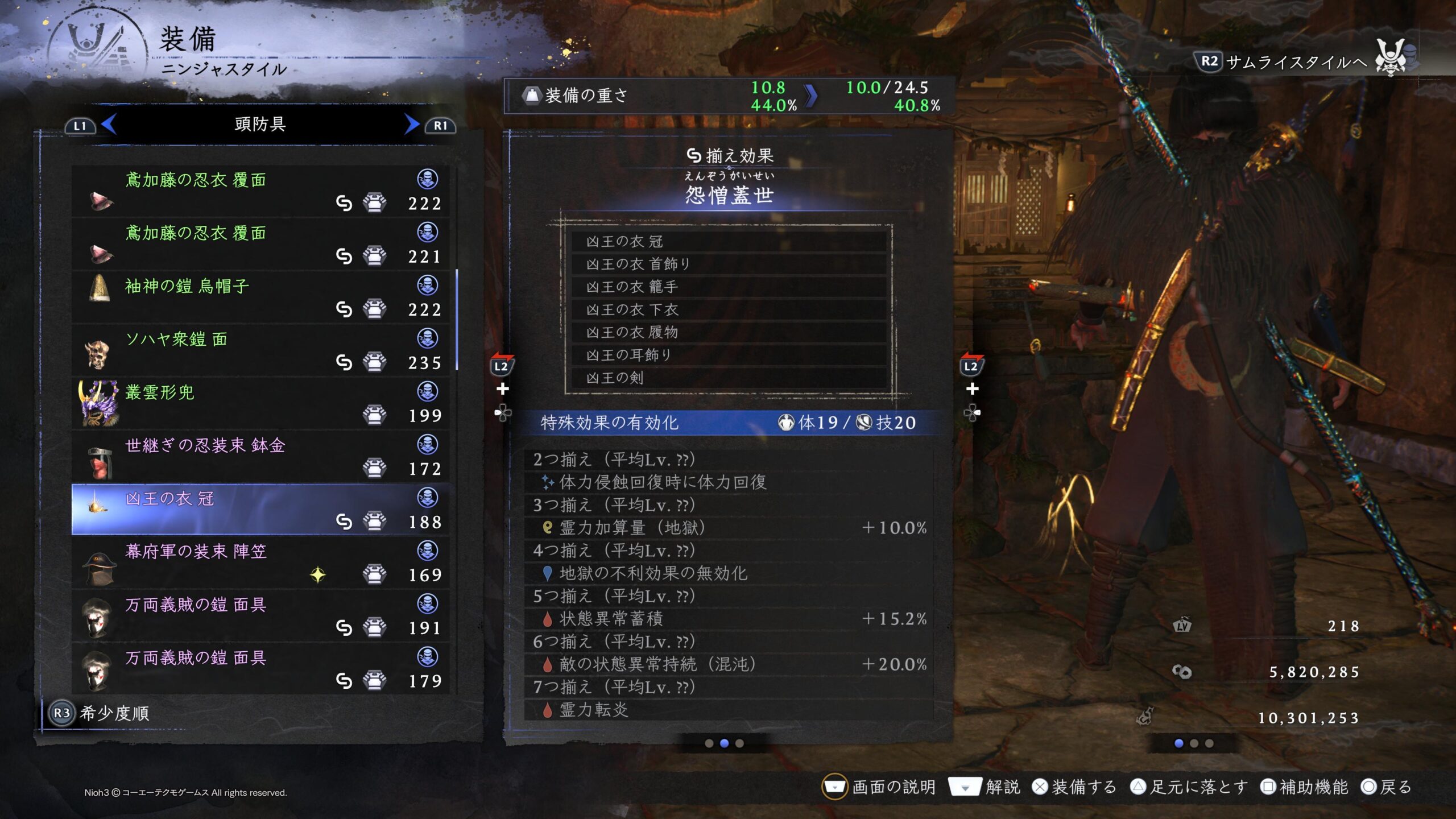
Task: Select the 叢雲形兜 helmet row
Action: click(260, 403)
